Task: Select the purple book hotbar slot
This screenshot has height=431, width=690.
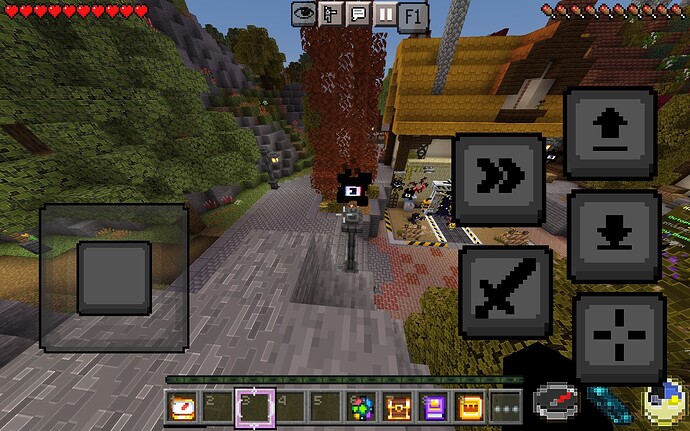Action: tap(433, 408)
